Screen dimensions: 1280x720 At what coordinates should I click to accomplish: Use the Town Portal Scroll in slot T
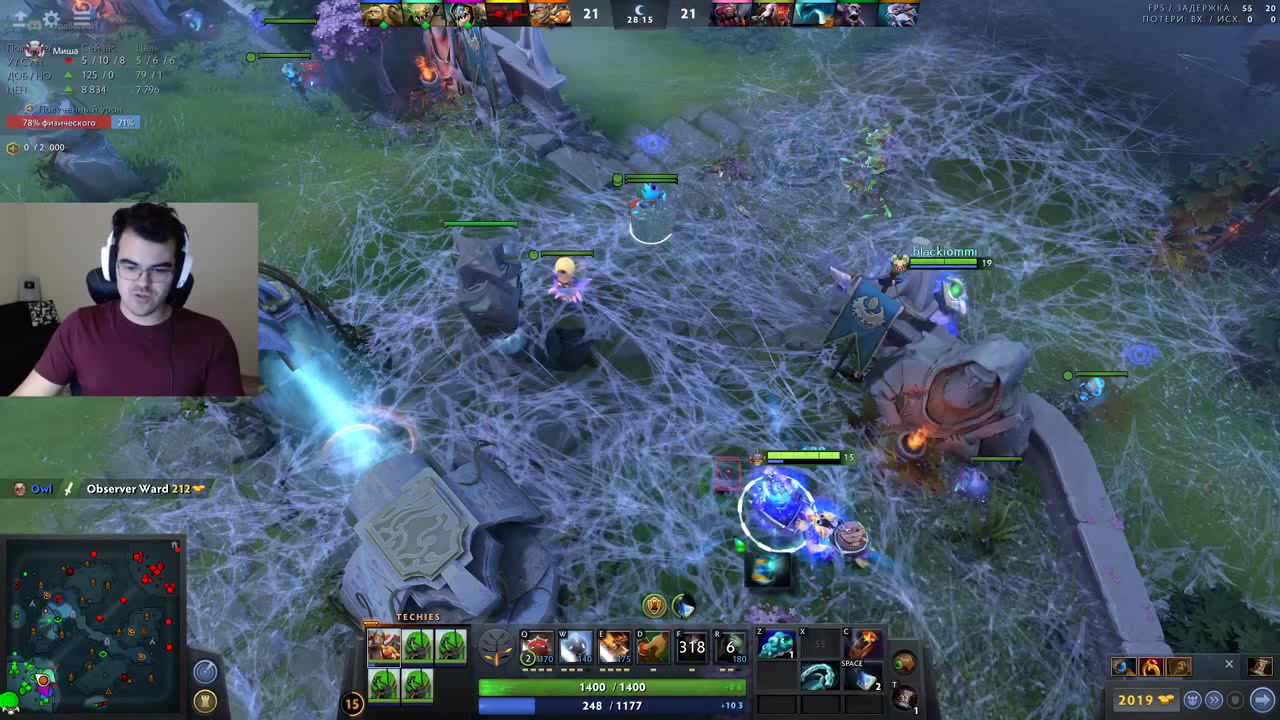point(904,697)
